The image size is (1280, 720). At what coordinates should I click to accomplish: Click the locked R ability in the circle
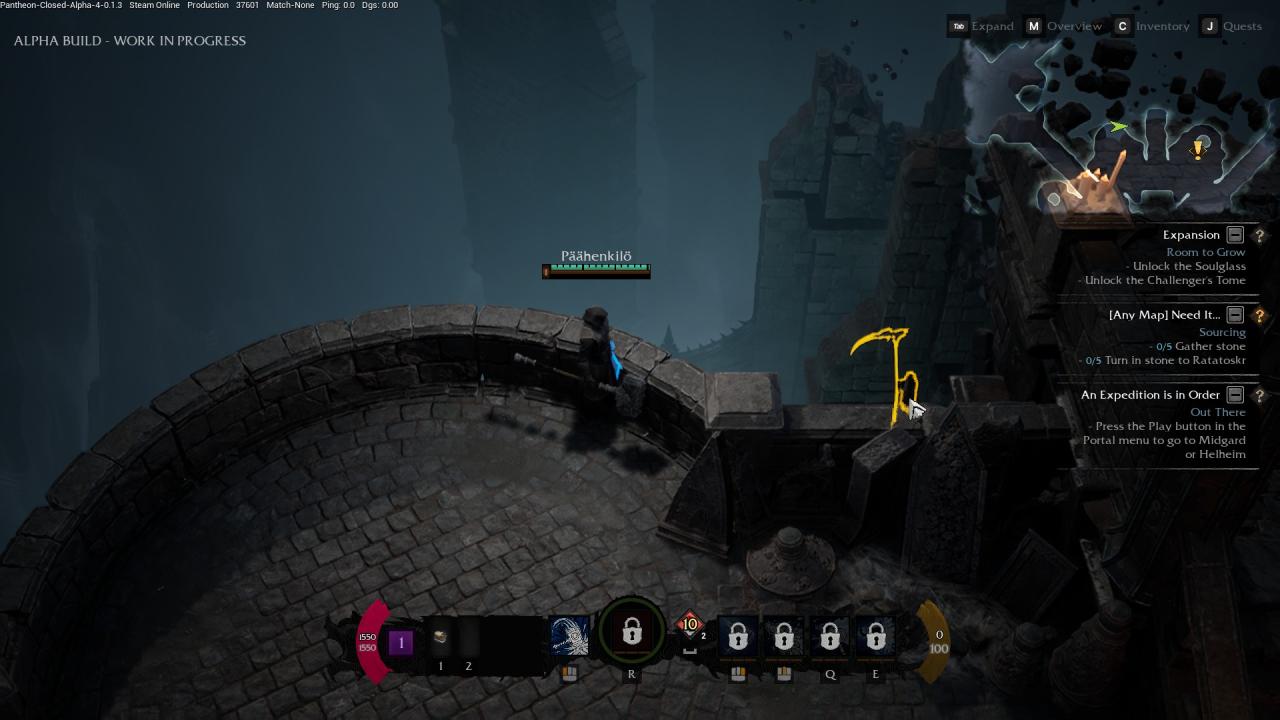point(631,632)
